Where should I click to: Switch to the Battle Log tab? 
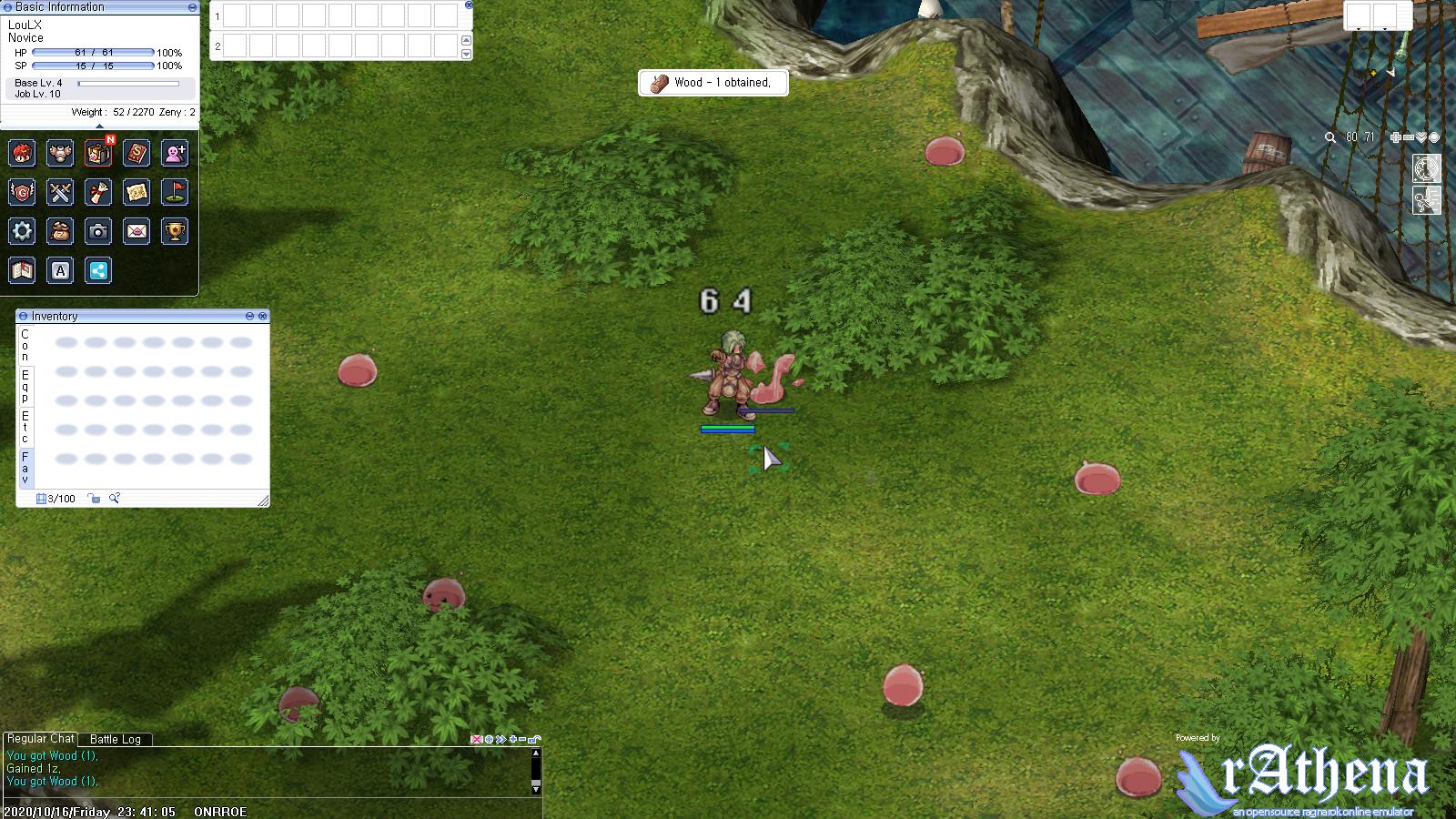coord(115,740)
